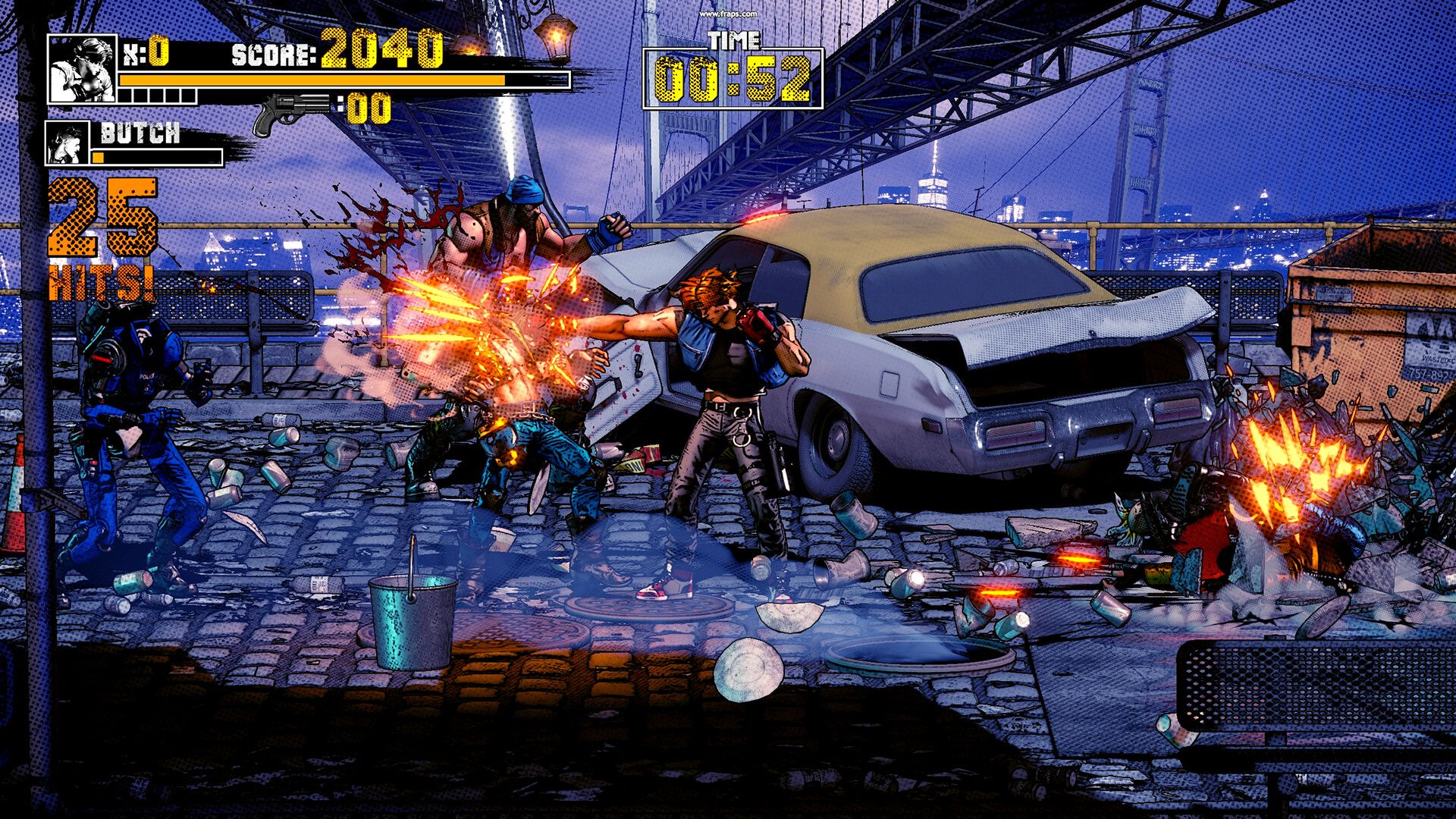The height and width of the screenshot is (819, 1456).
Task: Click the player's orange health bar
Action: 311,79
